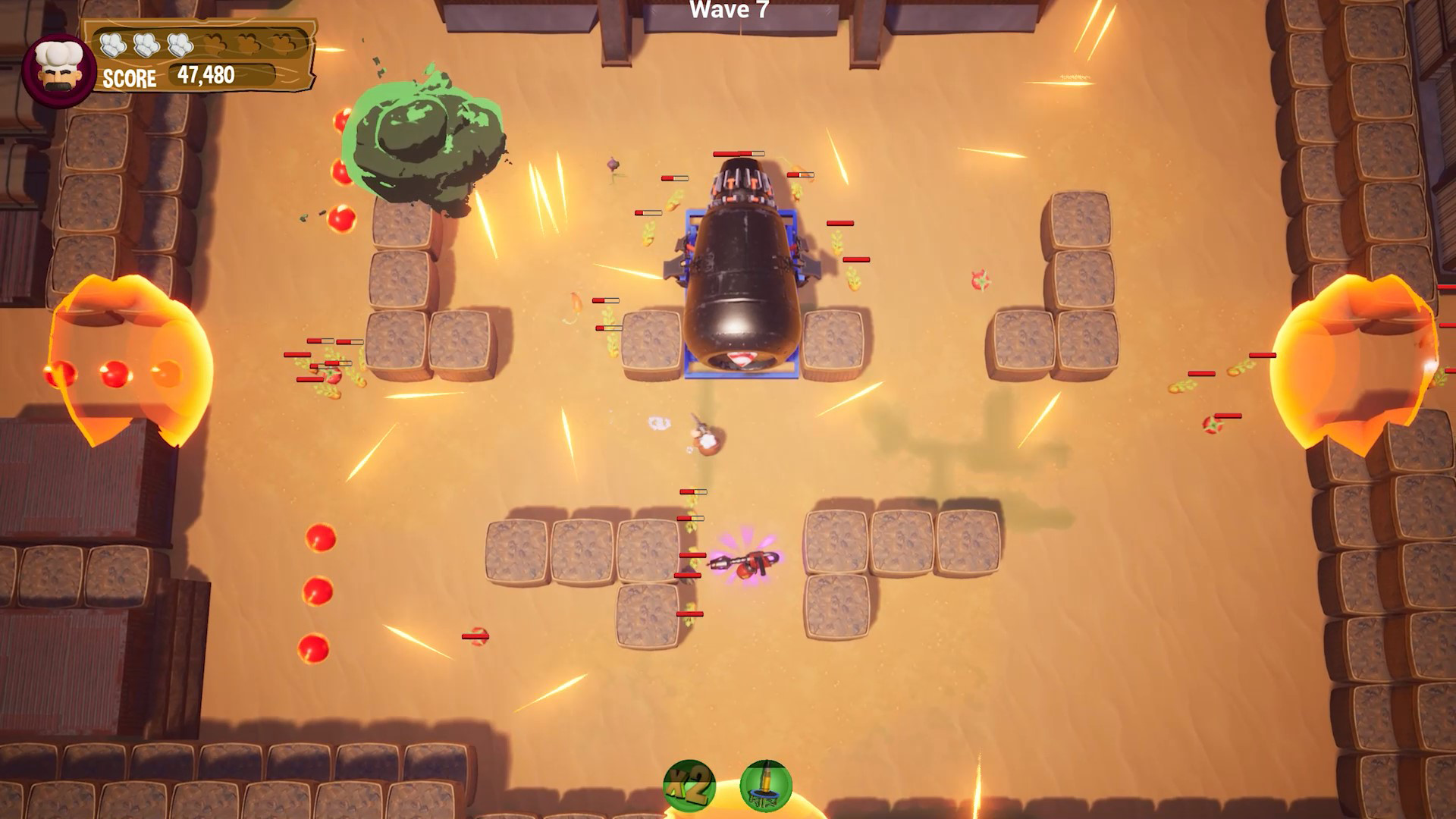The width and height of the screenshot is (1456, 819).
Task: Click the SCORE label
Action: [129, 77]
